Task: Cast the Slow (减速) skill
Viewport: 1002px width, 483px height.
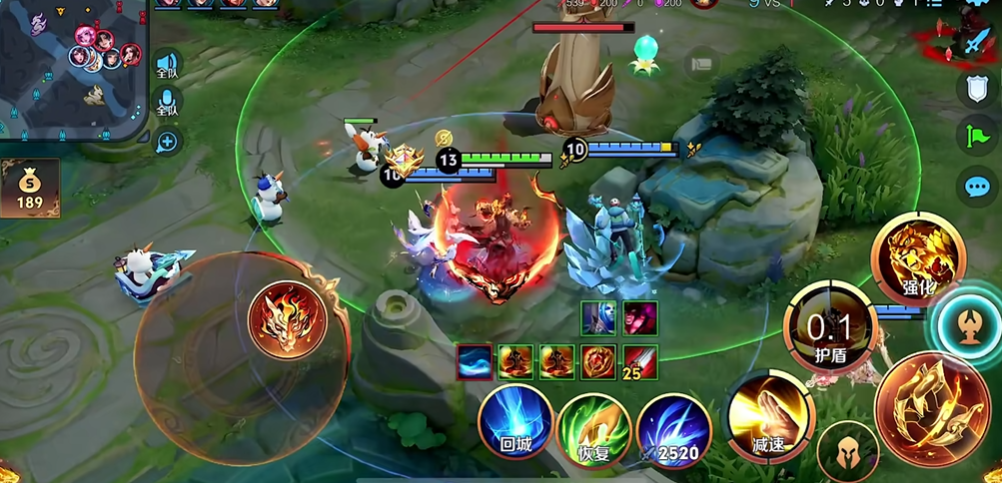Action: (768, 417)
